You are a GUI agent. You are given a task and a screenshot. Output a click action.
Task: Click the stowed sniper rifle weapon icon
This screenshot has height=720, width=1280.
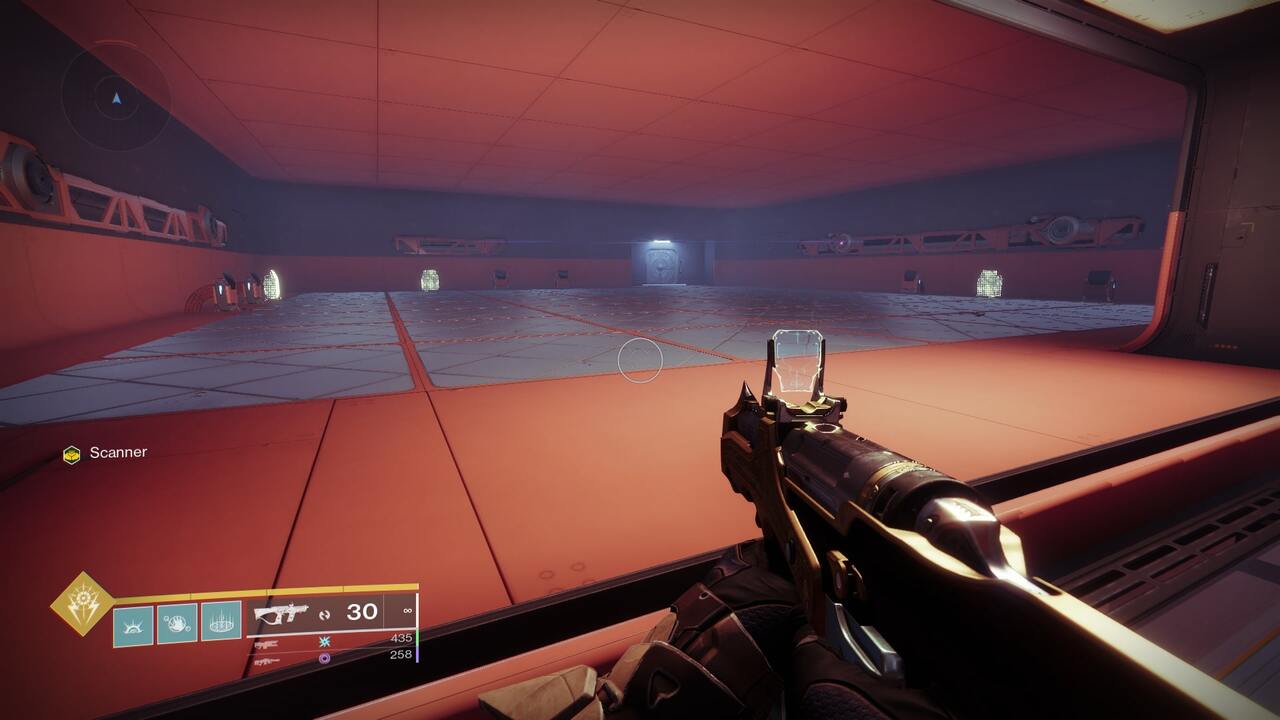pyautogui.click(x=267, y=661)
